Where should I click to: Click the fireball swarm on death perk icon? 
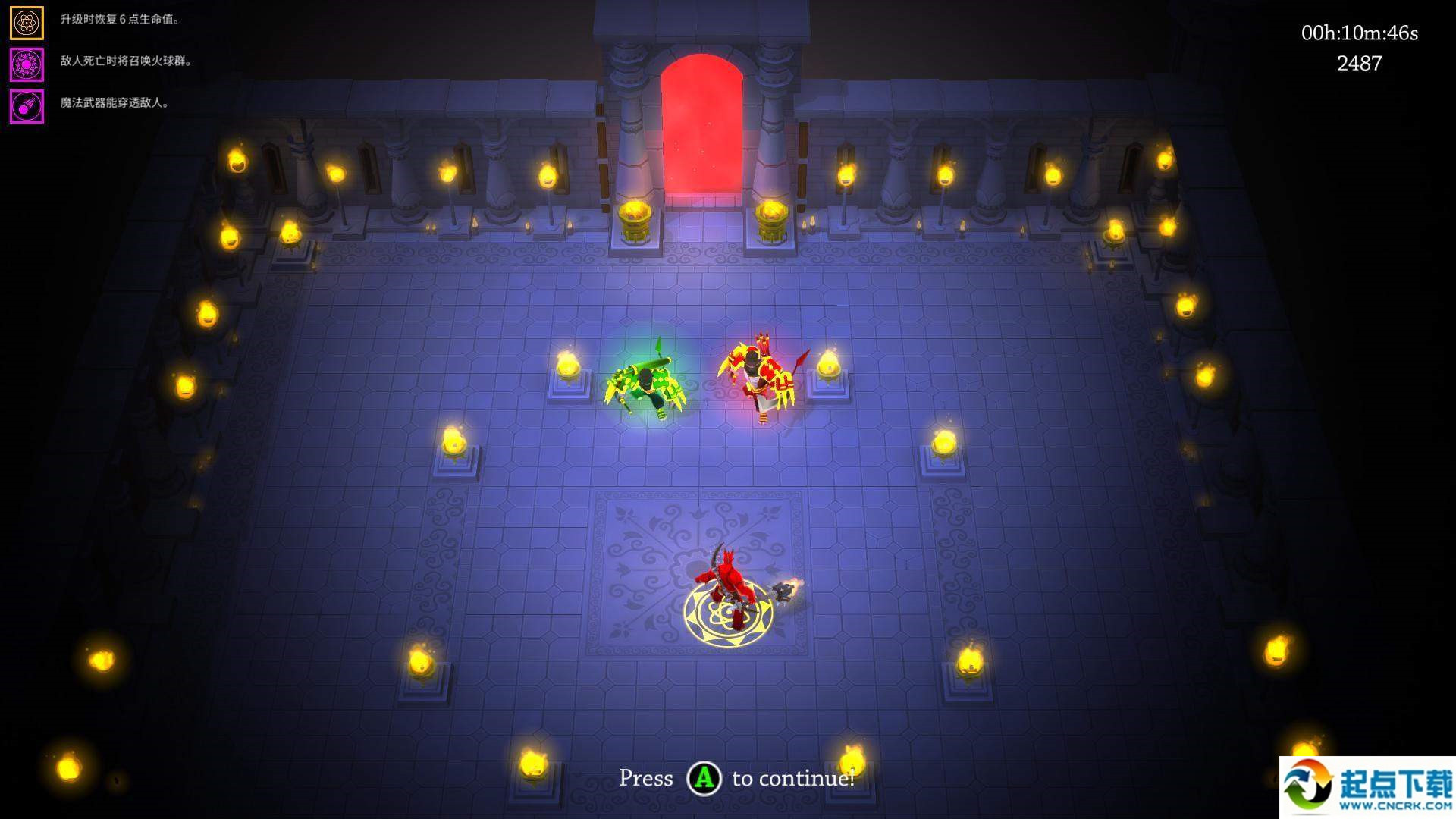point(27,65)
